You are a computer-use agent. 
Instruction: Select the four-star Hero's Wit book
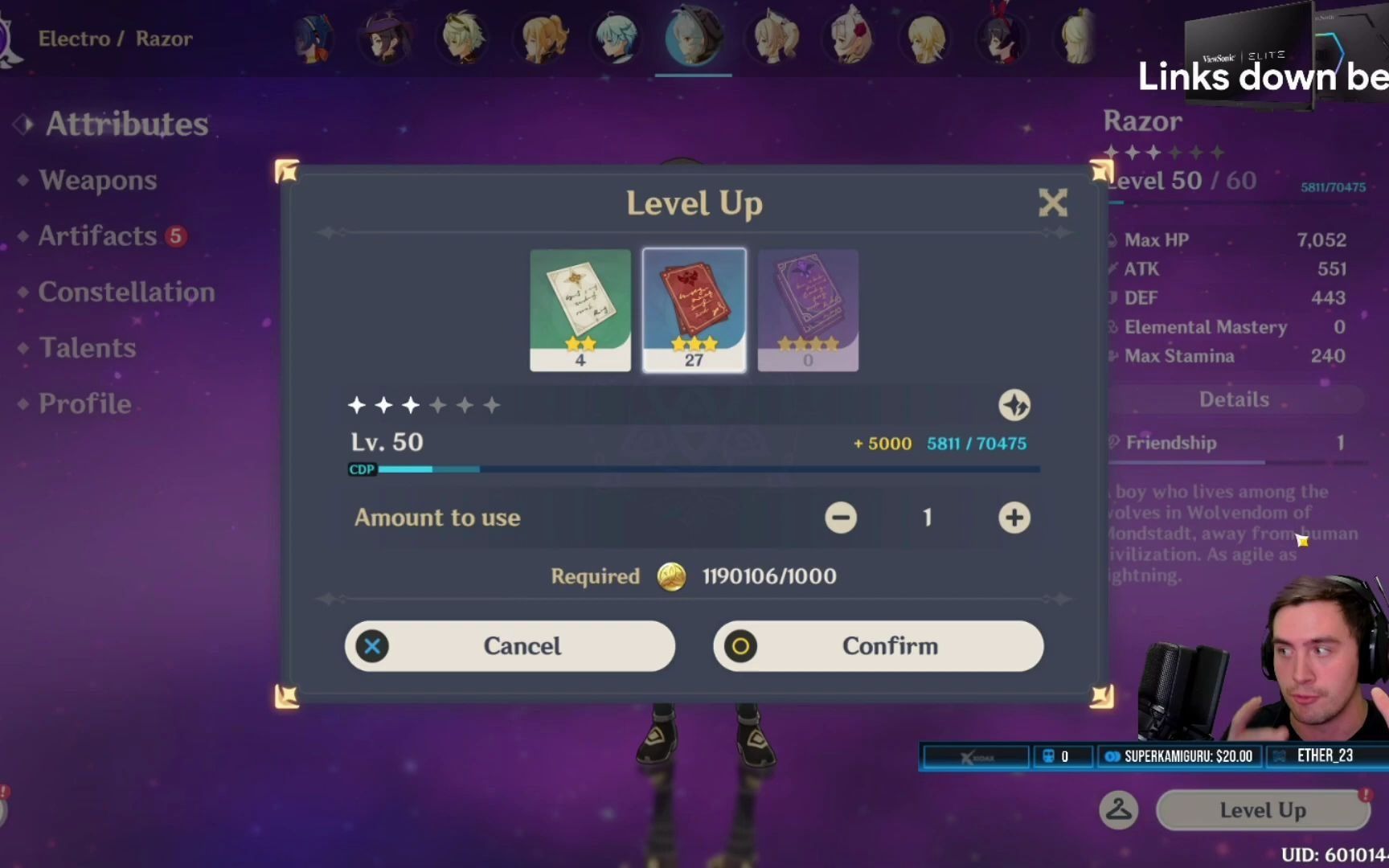808,310
